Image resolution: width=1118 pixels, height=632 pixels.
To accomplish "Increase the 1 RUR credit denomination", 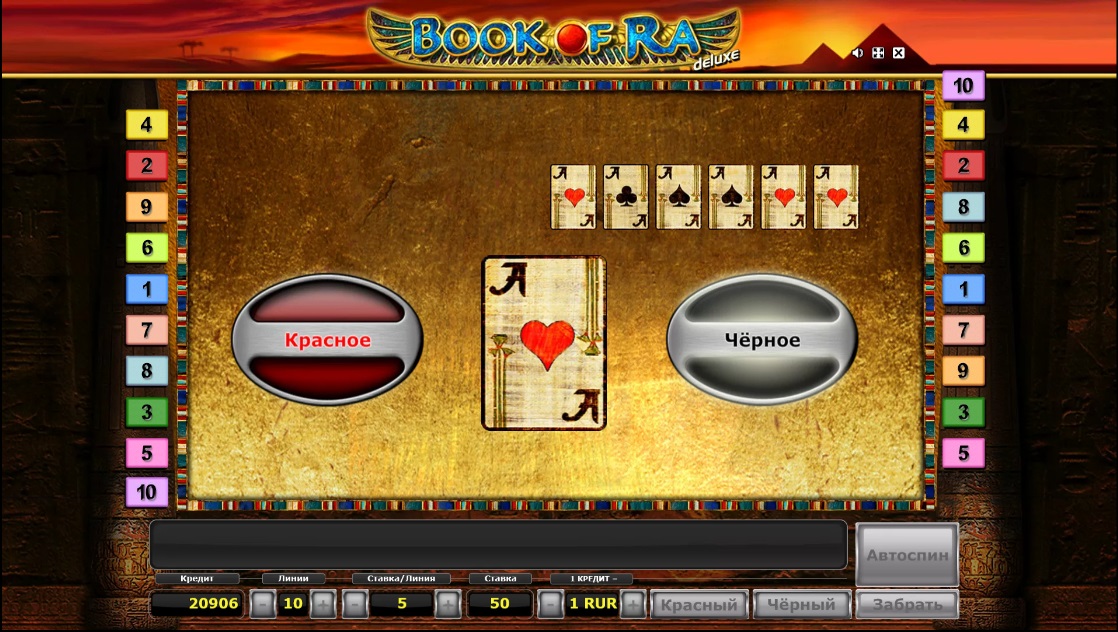I will tap(632, 604).
